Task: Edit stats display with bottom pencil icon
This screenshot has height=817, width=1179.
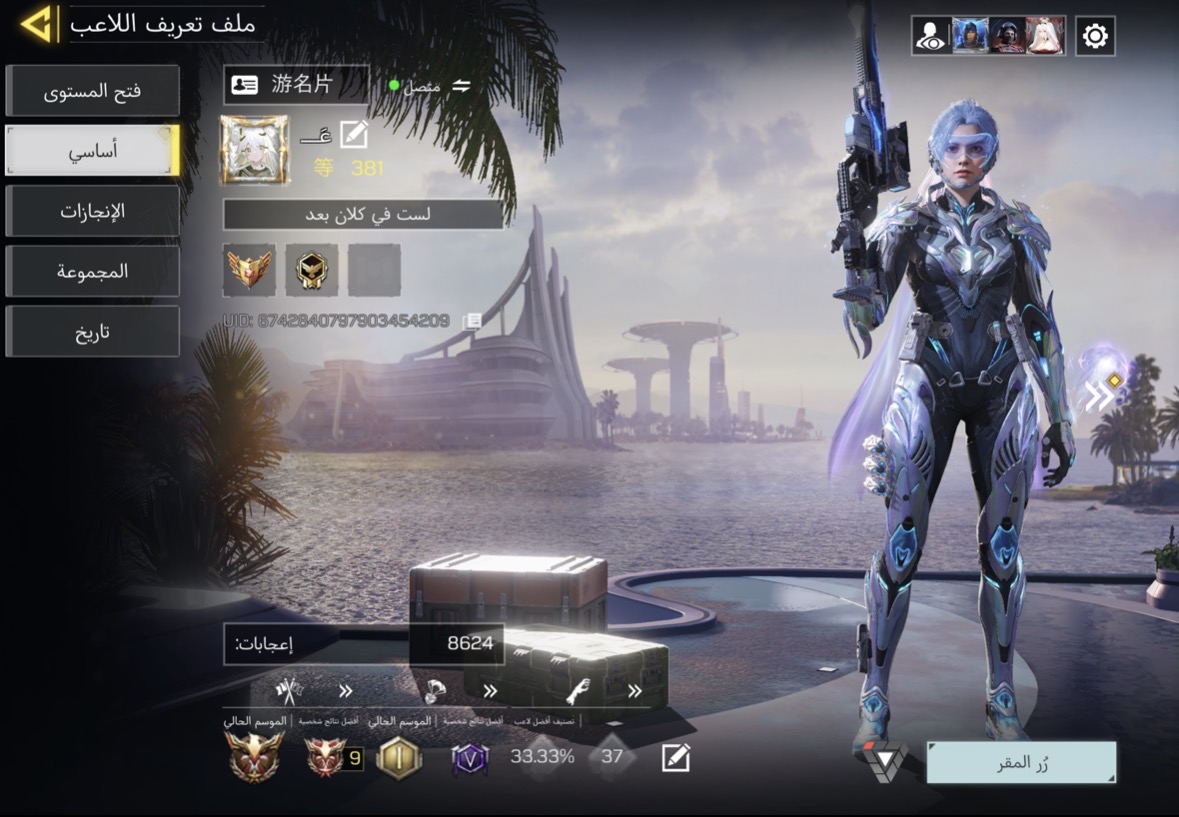Action: 676,758
